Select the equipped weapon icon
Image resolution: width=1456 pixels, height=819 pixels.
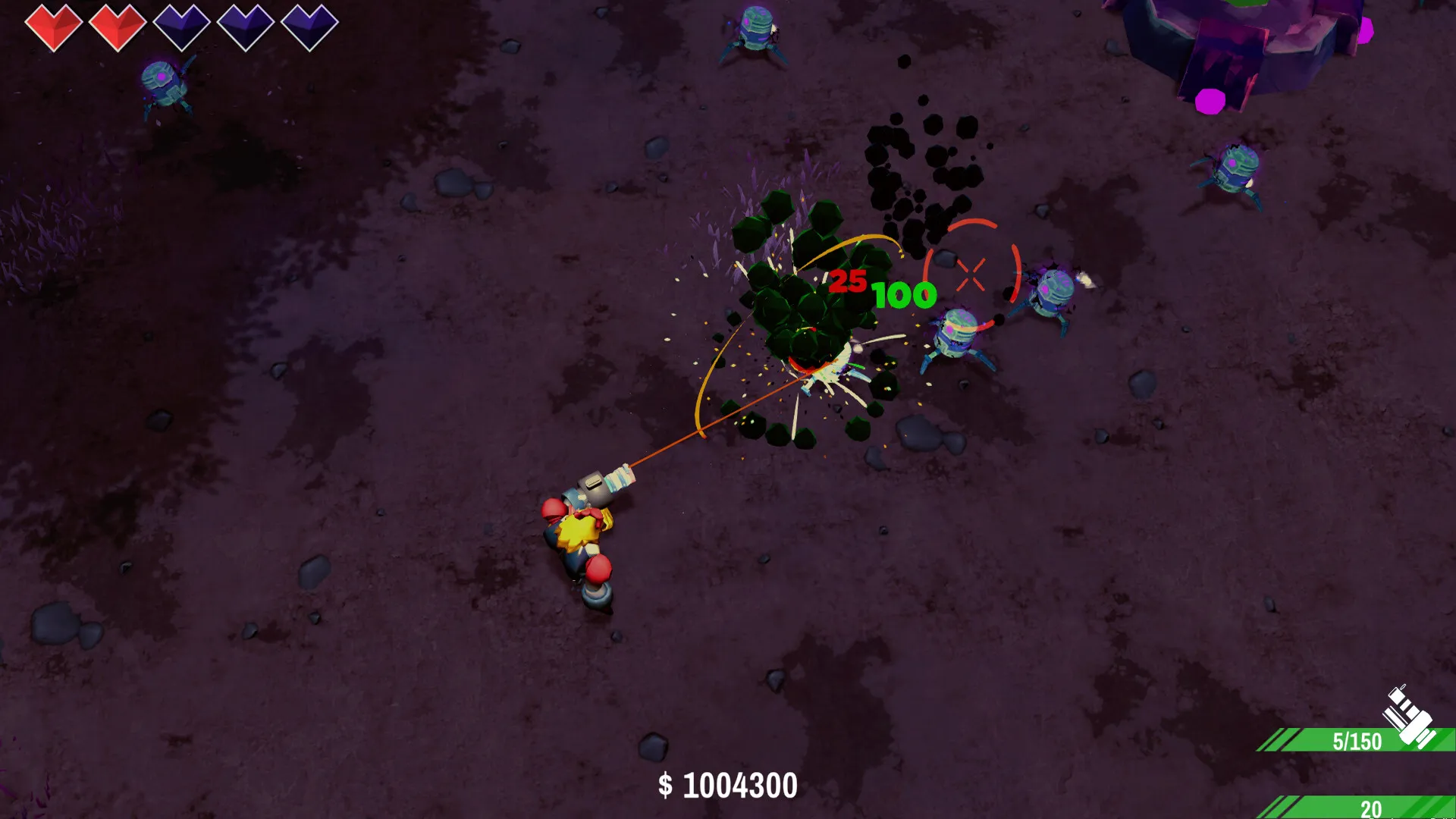tap(1408, 717)
